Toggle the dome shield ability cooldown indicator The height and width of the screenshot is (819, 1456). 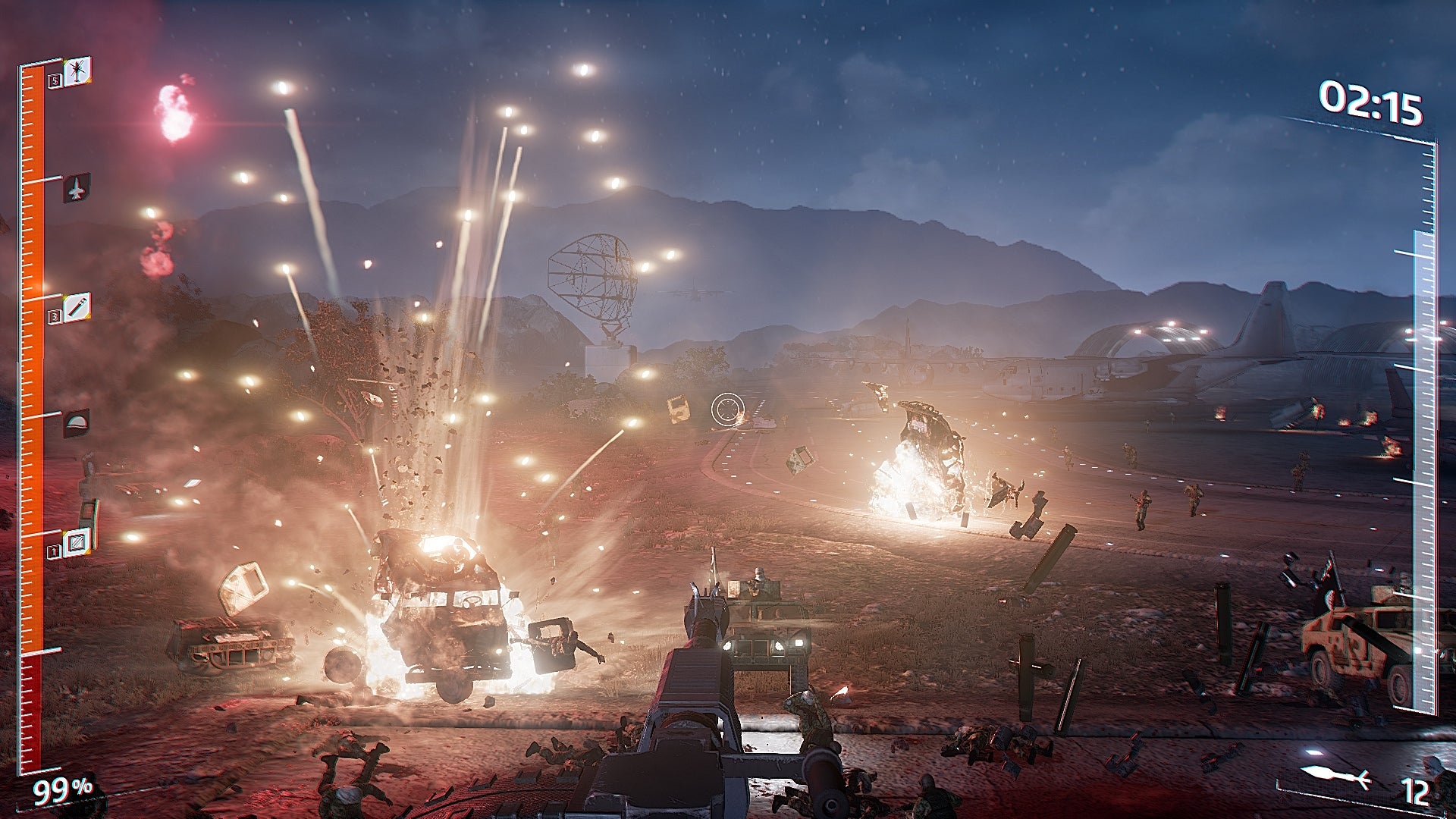click(x=75, y=422)
